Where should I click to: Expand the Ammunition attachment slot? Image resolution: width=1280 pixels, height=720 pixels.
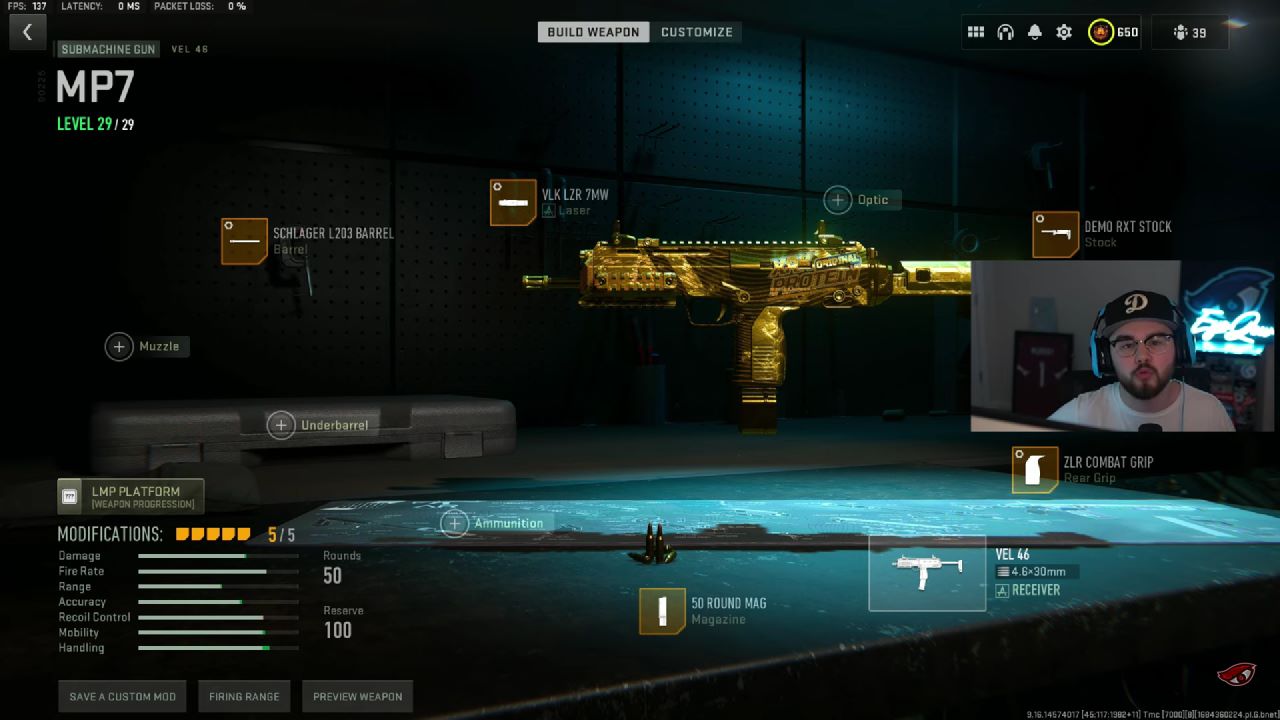455,523
